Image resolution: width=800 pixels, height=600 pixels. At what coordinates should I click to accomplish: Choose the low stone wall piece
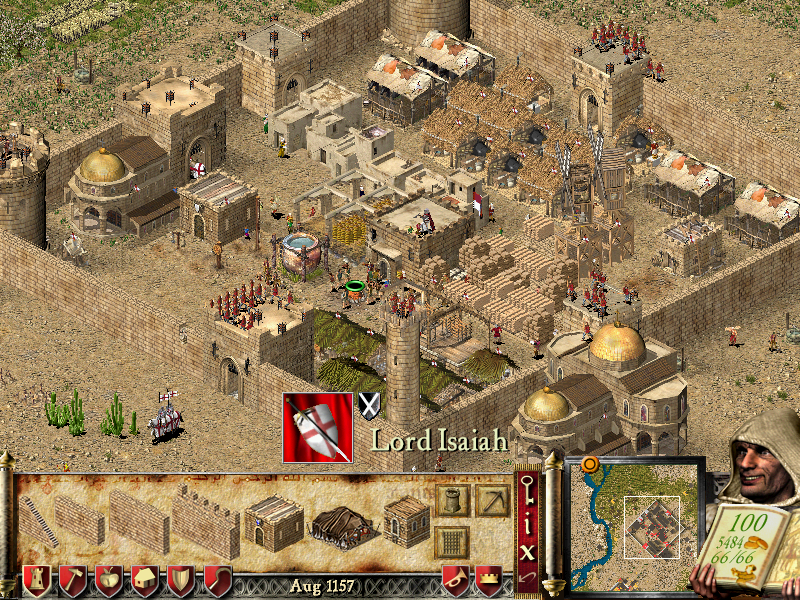click(79, 519)
